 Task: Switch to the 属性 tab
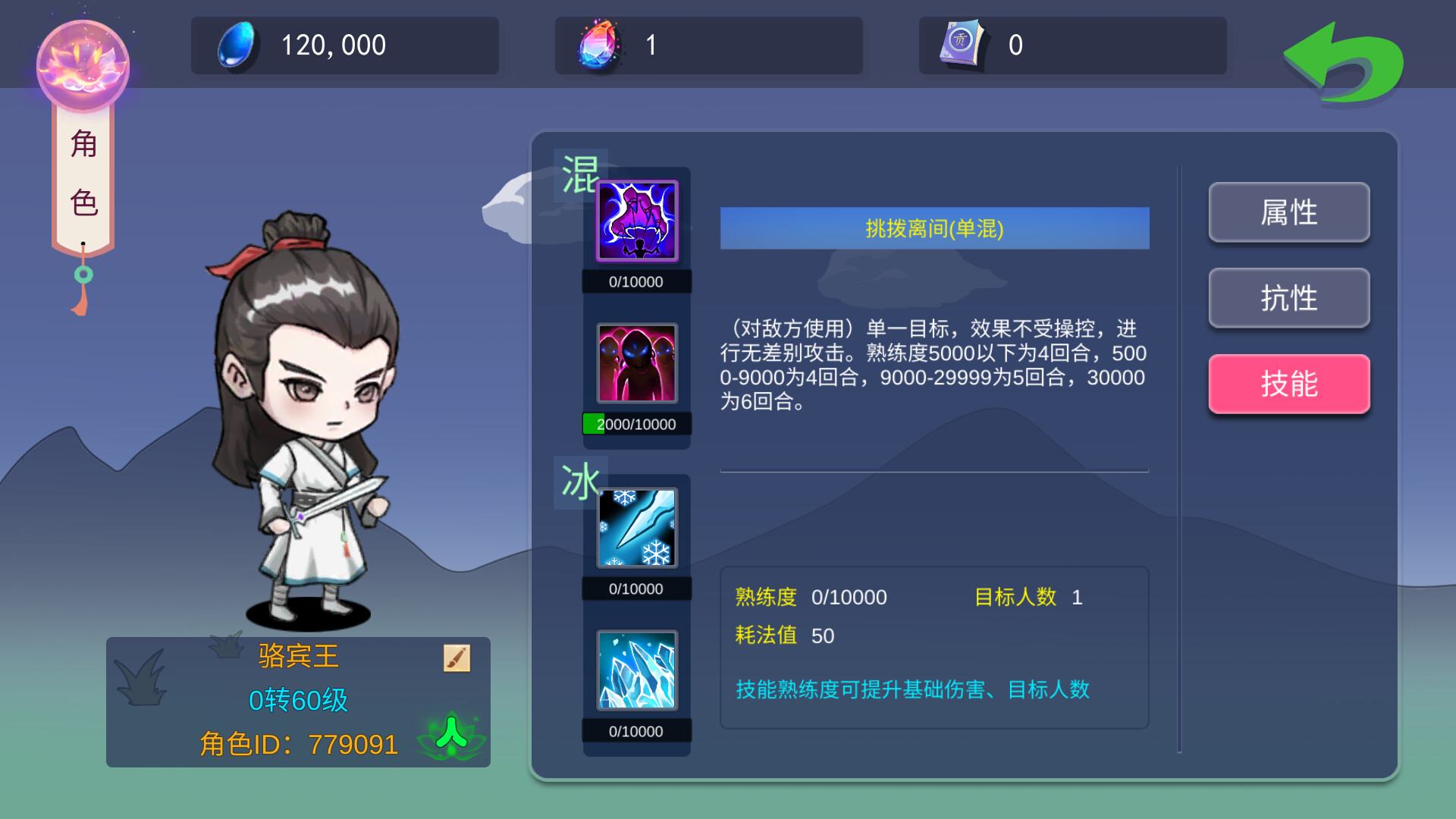coord(1288,213)
